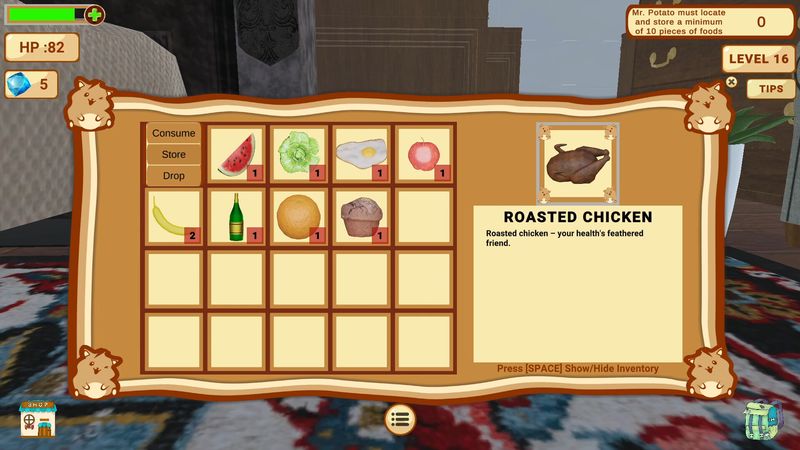Click the roasted chicken preview image
800x450 pixels.
click(578, 162)
